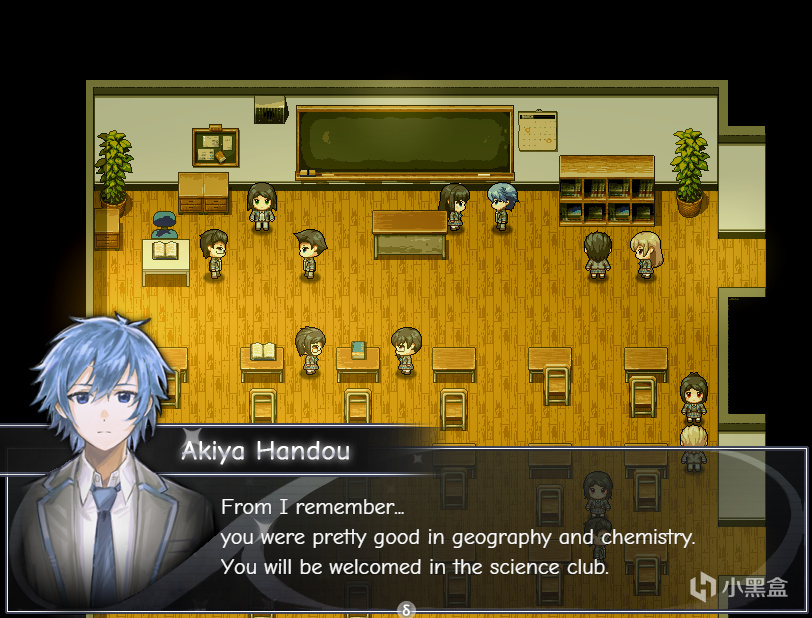This screenshot has width=812, height=618.
Task: Click Akiya Handou's dialogue text box to continue
Action: 457,536
